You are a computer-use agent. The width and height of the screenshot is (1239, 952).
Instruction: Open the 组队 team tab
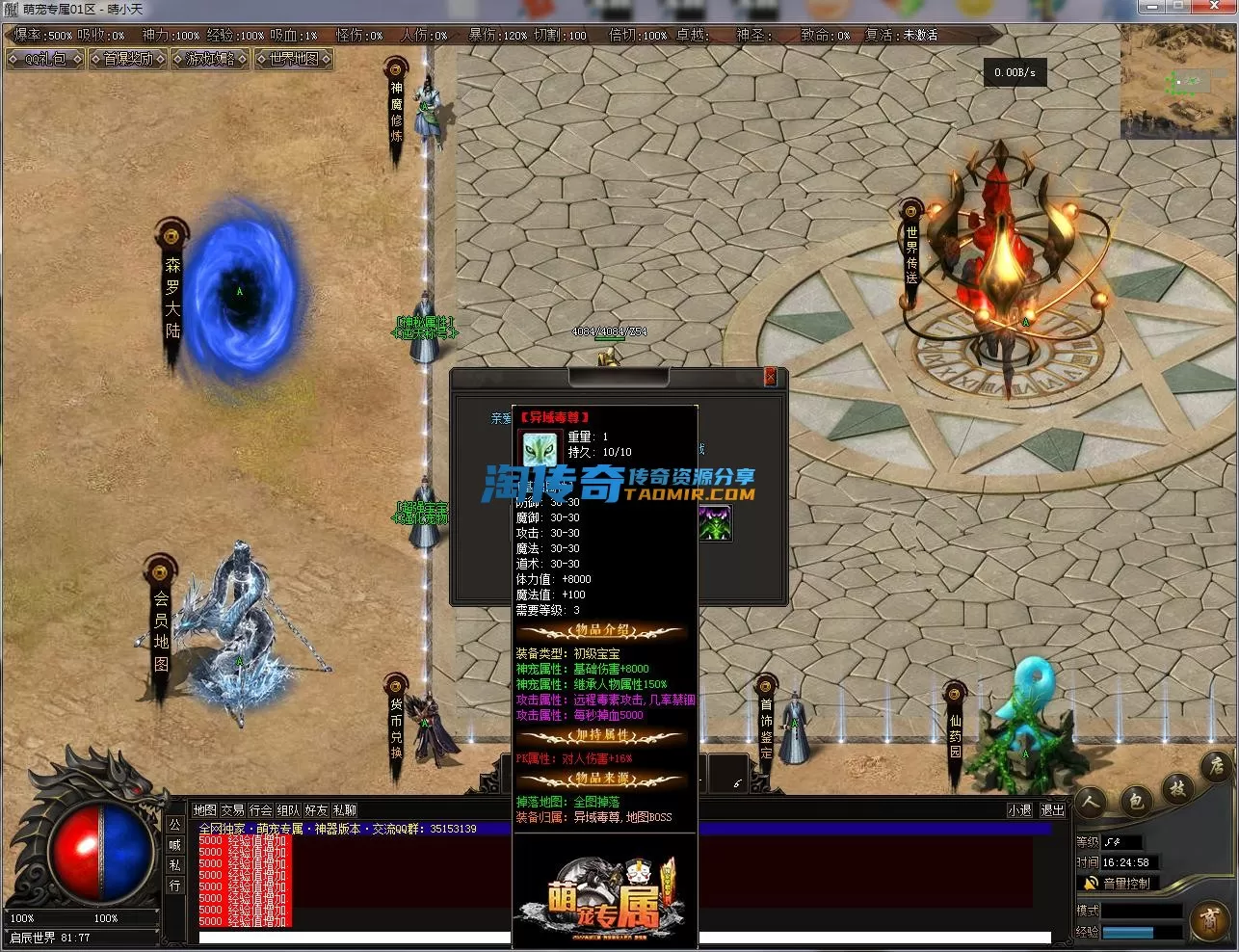pyautogui.click(x=288, y=810)
